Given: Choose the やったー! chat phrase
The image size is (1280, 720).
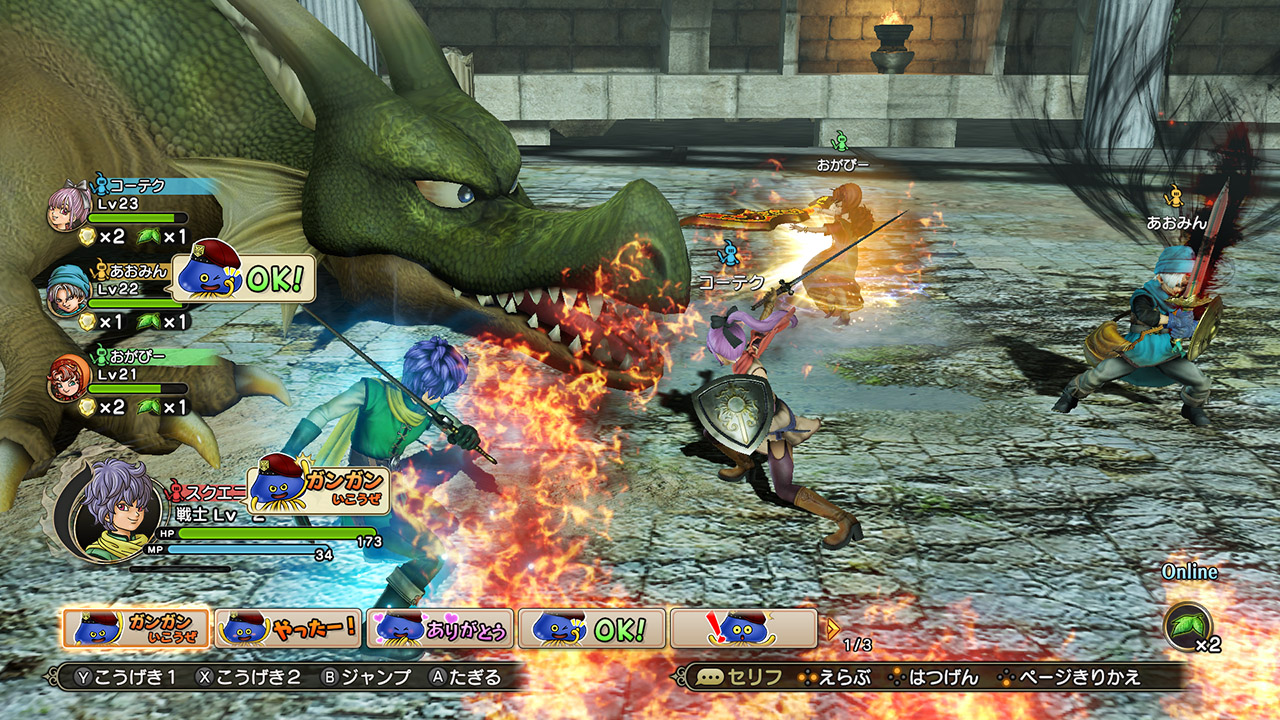Looking at the screenshot, I should [x=288, y=628].
